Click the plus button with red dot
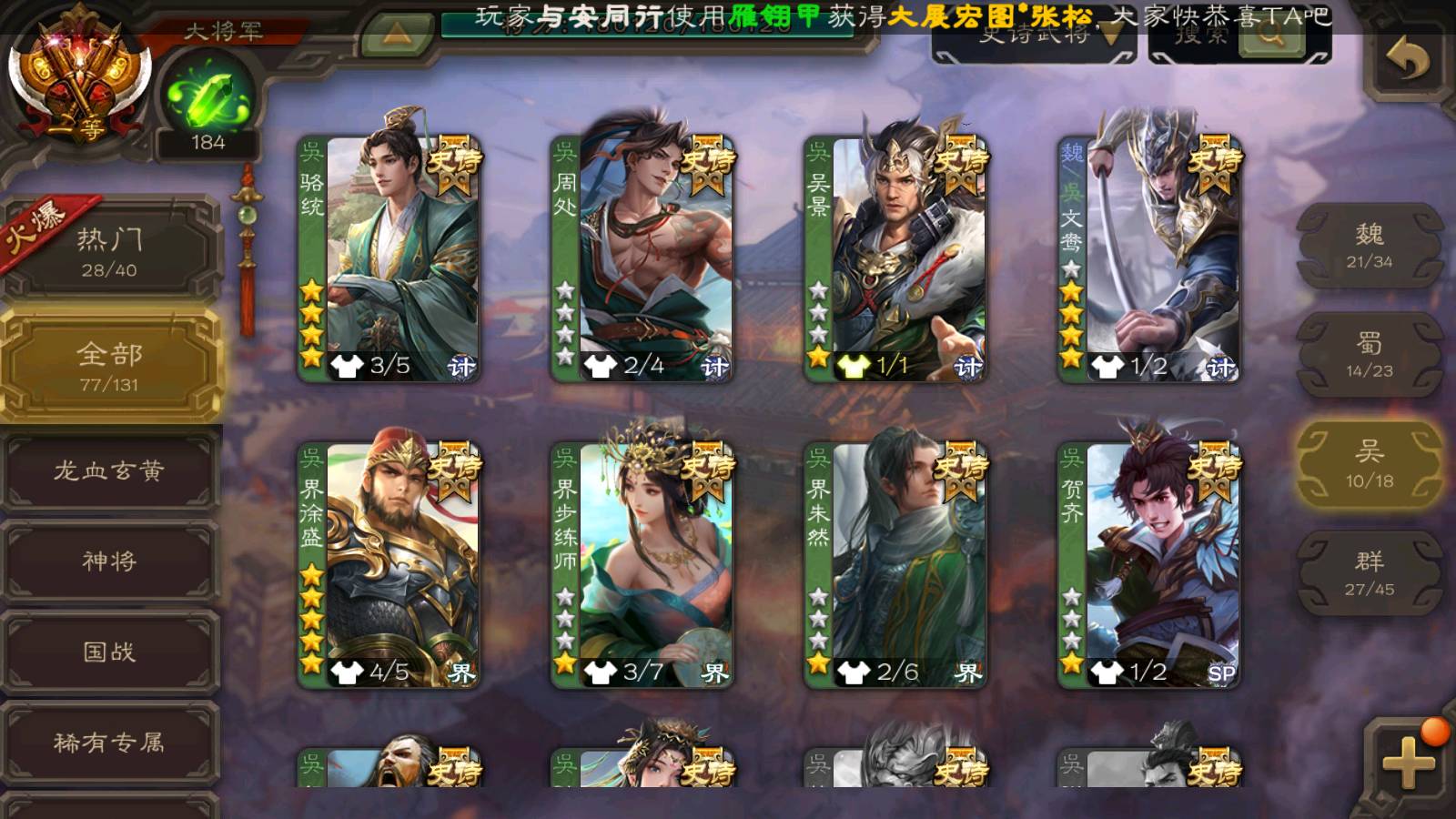Screen dimensions: 1456x819 click(1407, 761)
